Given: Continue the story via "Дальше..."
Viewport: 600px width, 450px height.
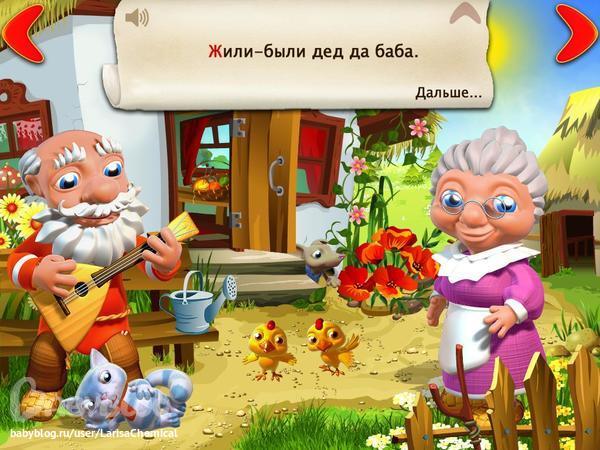Looking at the screenshot, I should tap(448, 93).
